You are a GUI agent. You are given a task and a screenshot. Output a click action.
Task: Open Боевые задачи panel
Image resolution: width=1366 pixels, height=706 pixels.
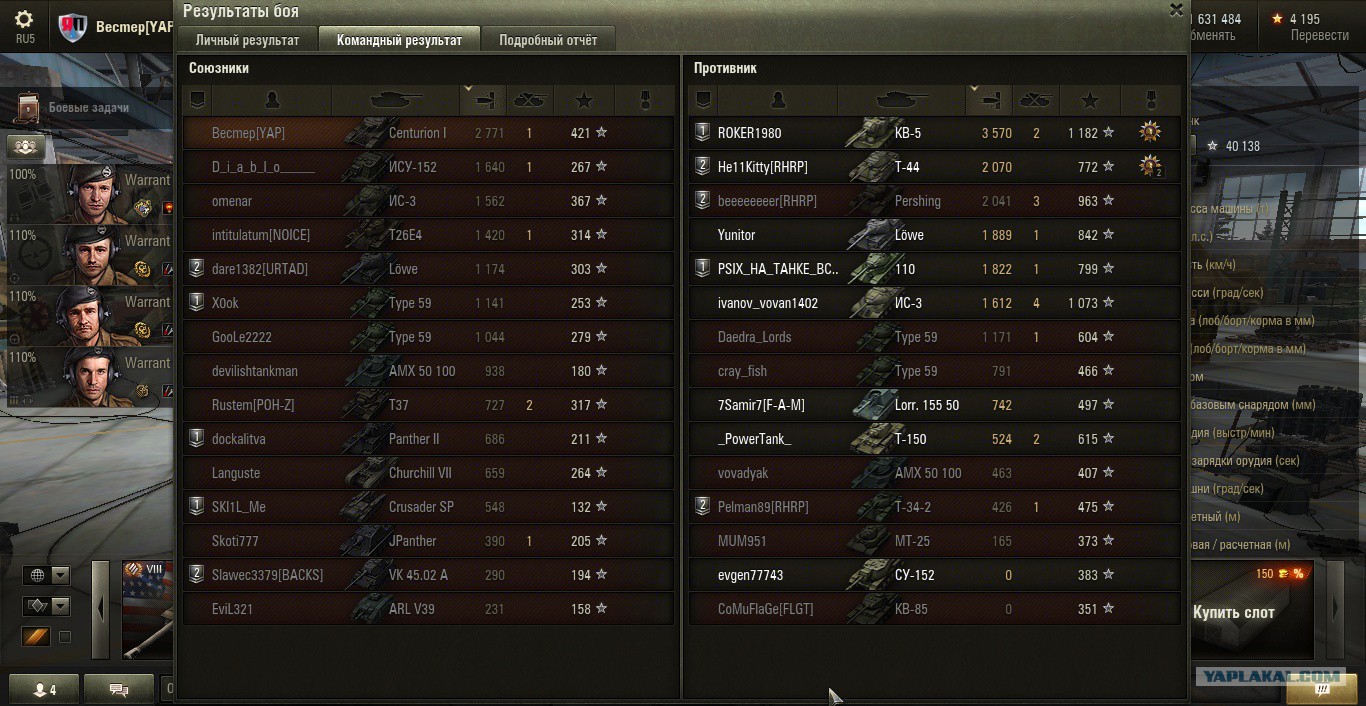click(x=75, y=107)
